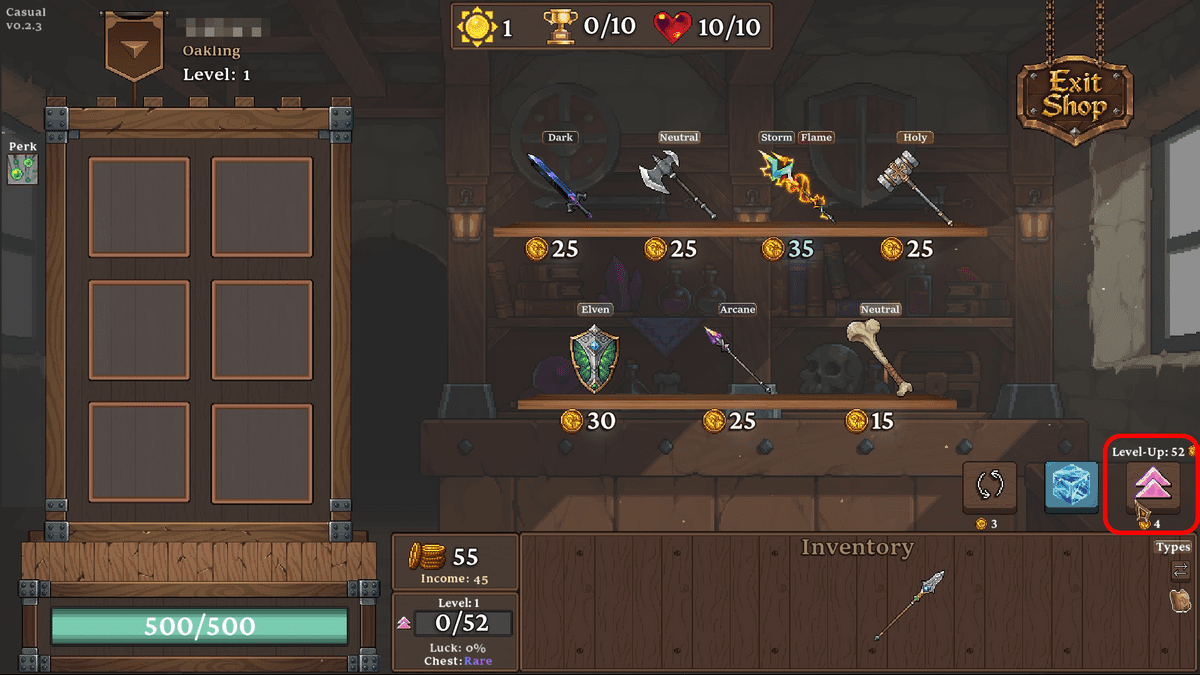1200x675 pixels.
Task: Buy a Level-Up with the pink arrows
Action: (1152, 487)
